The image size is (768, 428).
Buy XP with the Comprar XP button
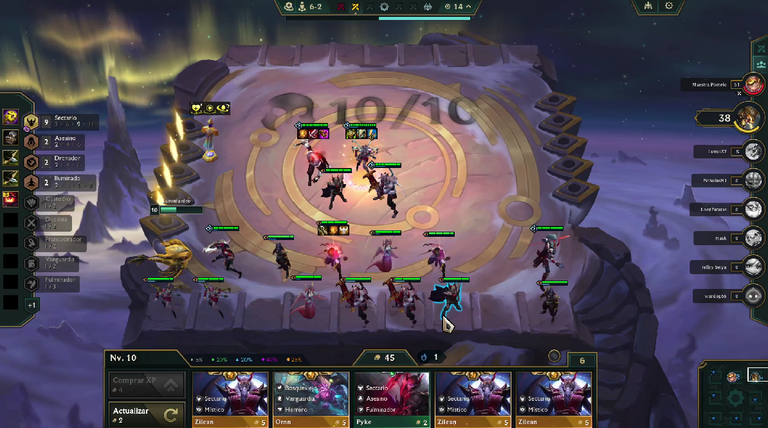145,383
